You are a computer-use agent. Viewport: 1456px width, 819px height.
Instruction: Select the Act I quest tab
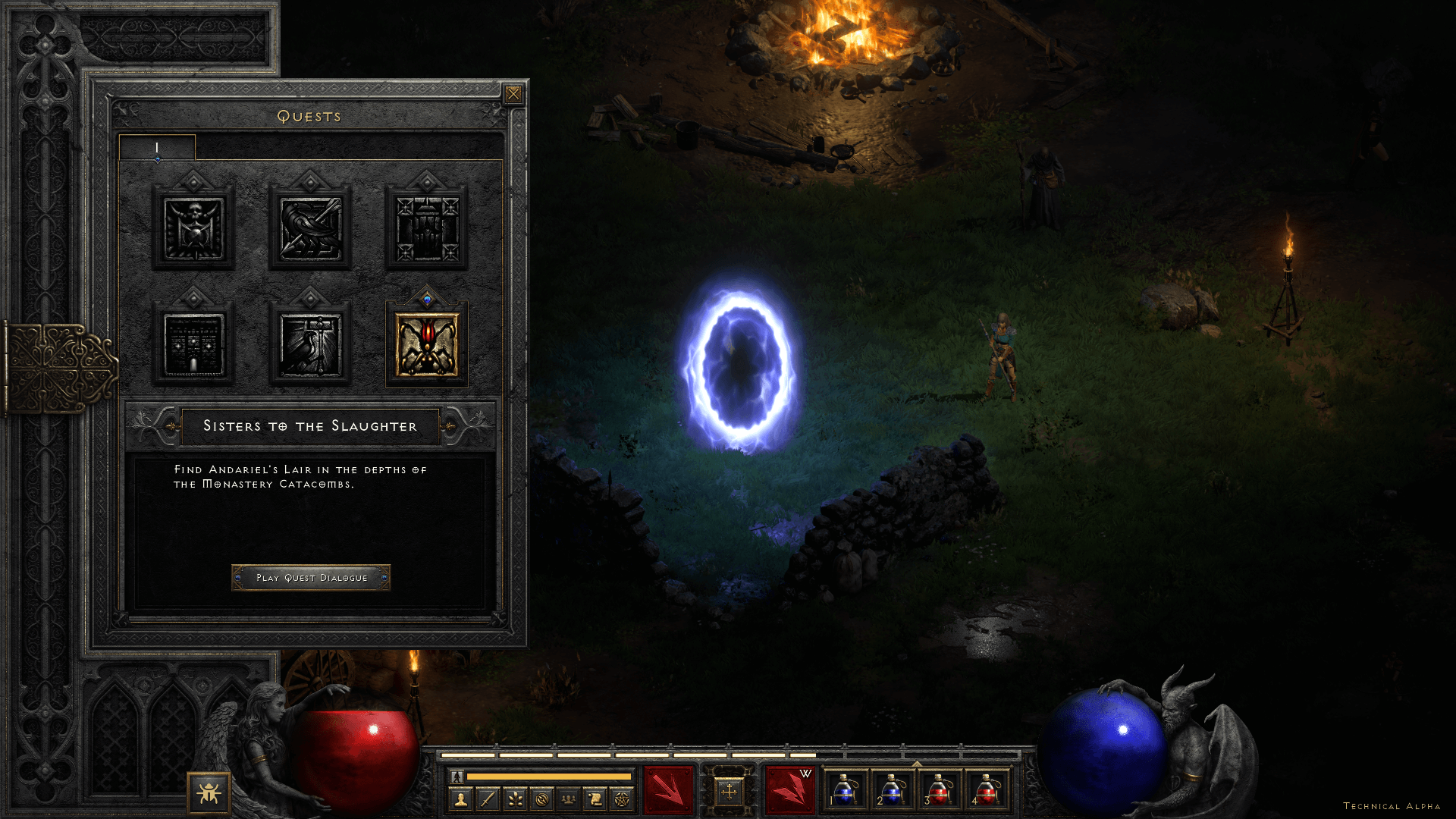157,148
